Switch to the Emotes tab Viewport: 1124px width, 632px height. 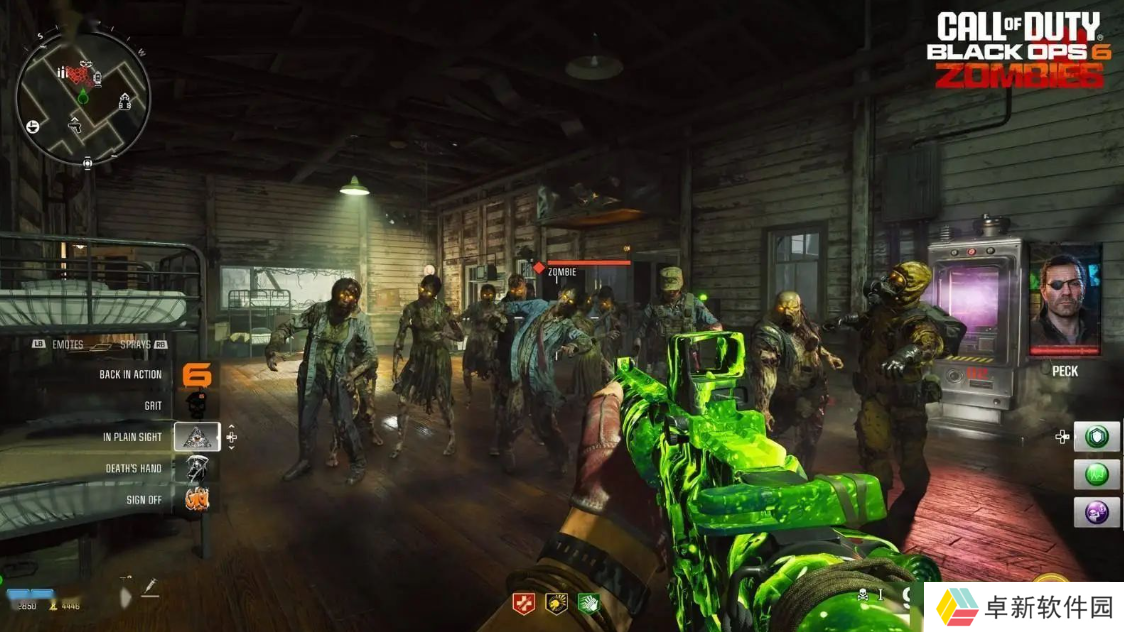[60, 343]
